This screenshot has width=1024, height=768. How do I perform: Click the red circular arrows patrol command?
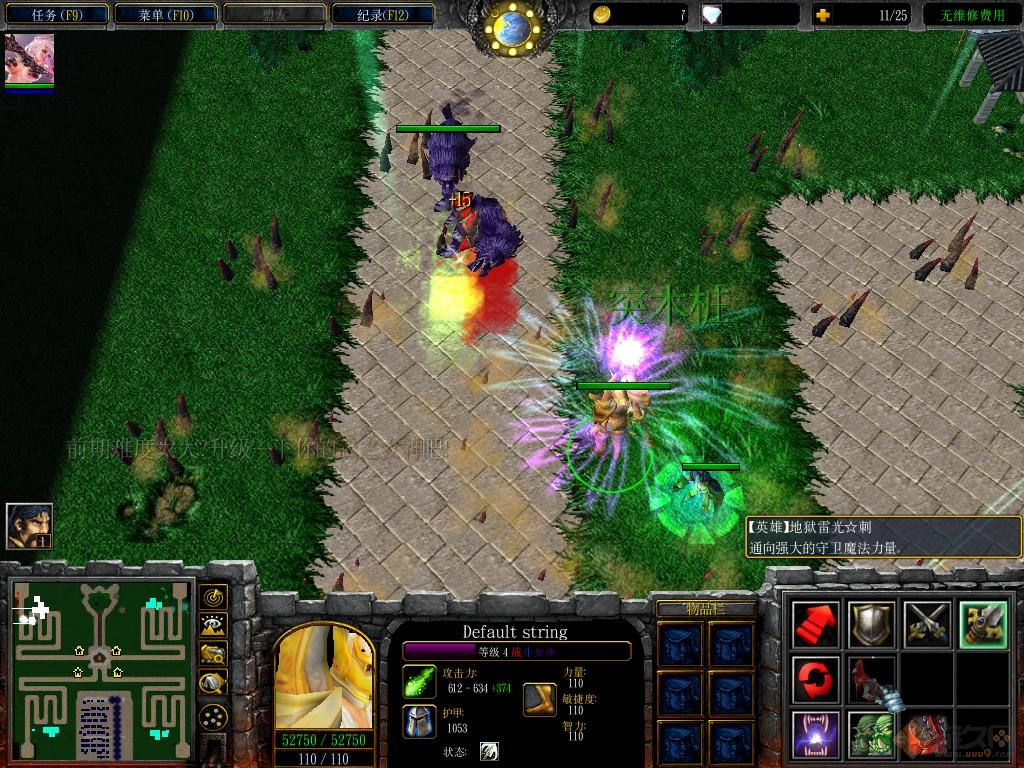pos(815,679)
